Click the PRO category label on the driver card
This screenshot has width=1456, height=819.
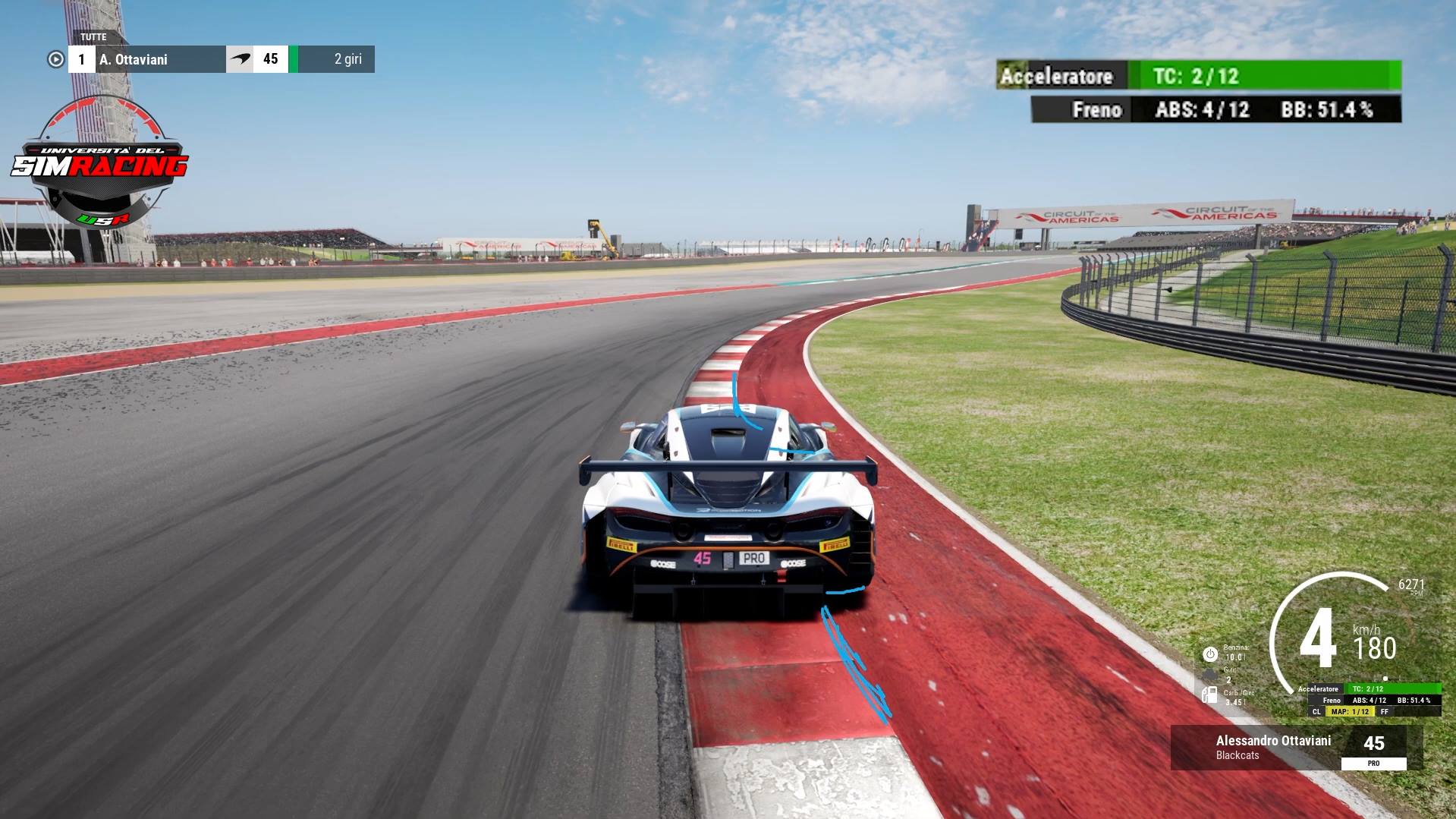click(x=1374, y=762)
